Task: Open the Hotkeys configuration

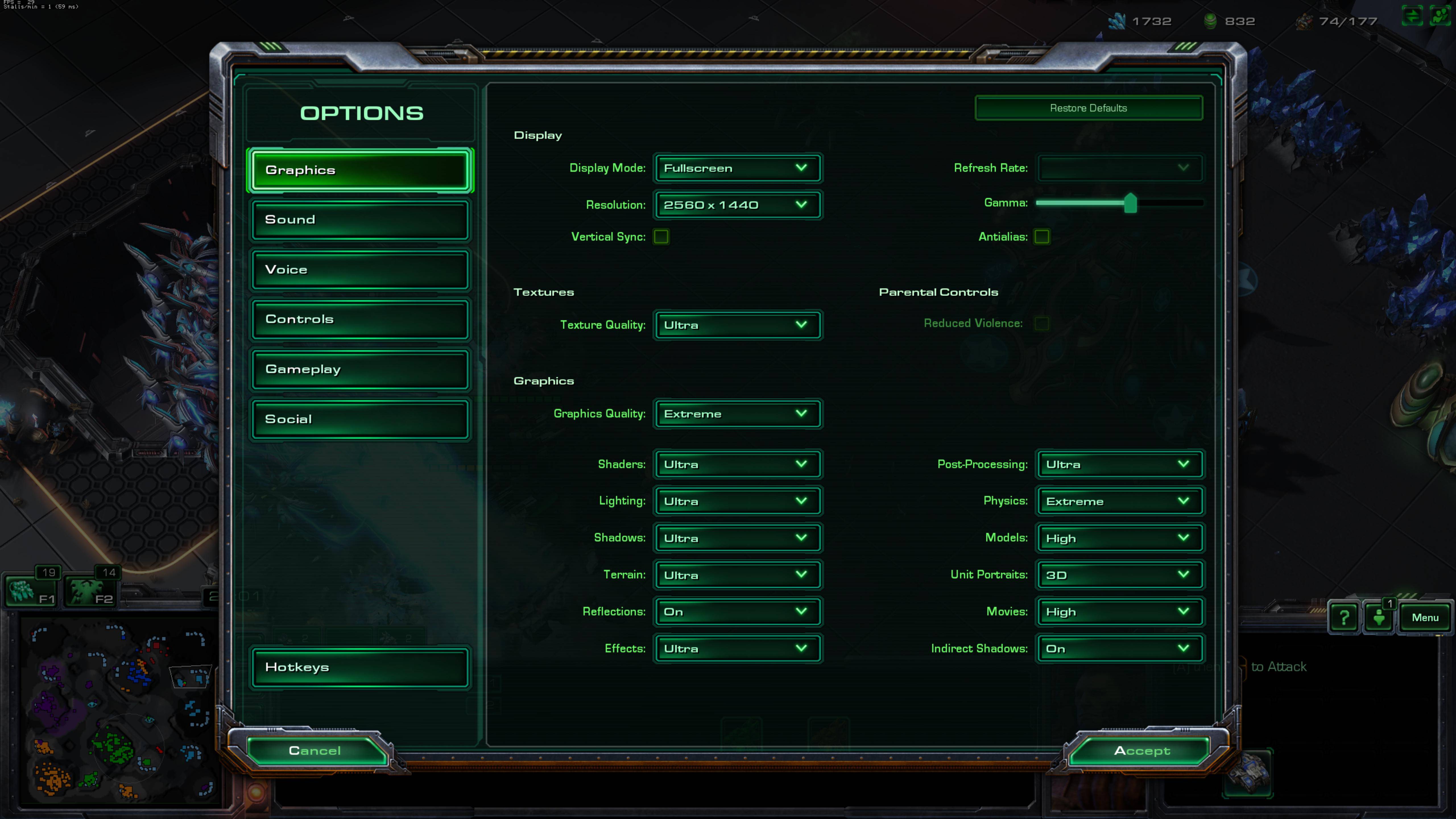Action: pyautogui.click(x=360, y=667)
